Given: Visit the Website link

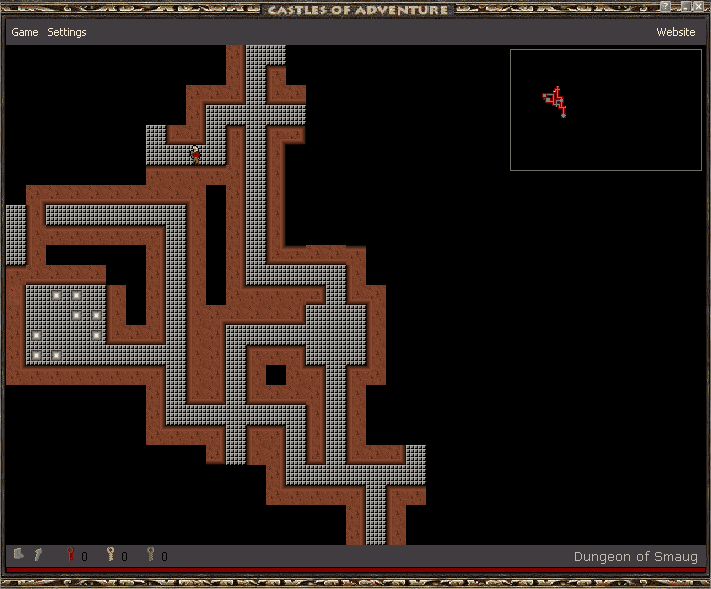Looking at the screenshot, I should click(x=675, y=32).
